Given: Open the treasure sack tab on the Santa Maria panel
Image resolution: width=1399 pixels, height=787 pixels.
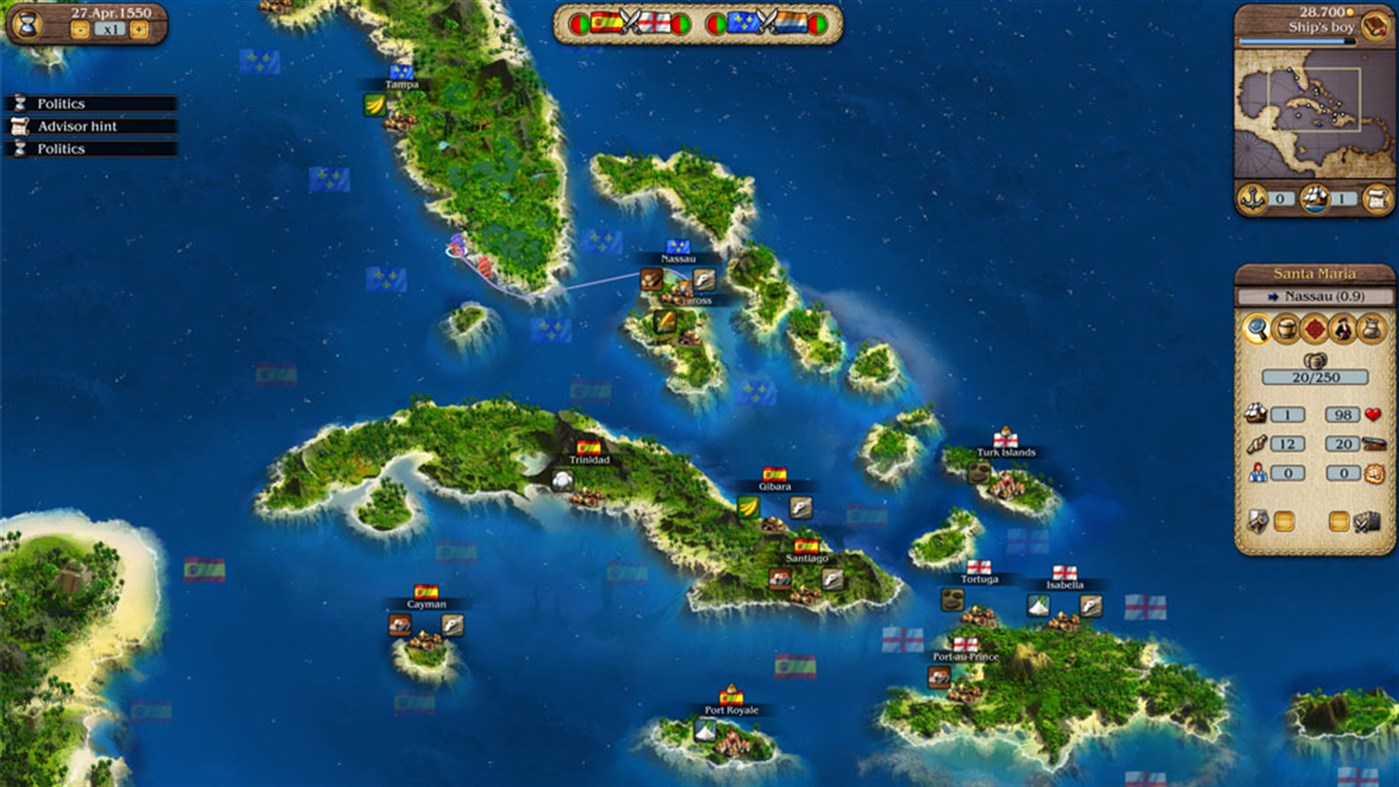Looking at the screenshot, I should click(x=1370, y=330).
